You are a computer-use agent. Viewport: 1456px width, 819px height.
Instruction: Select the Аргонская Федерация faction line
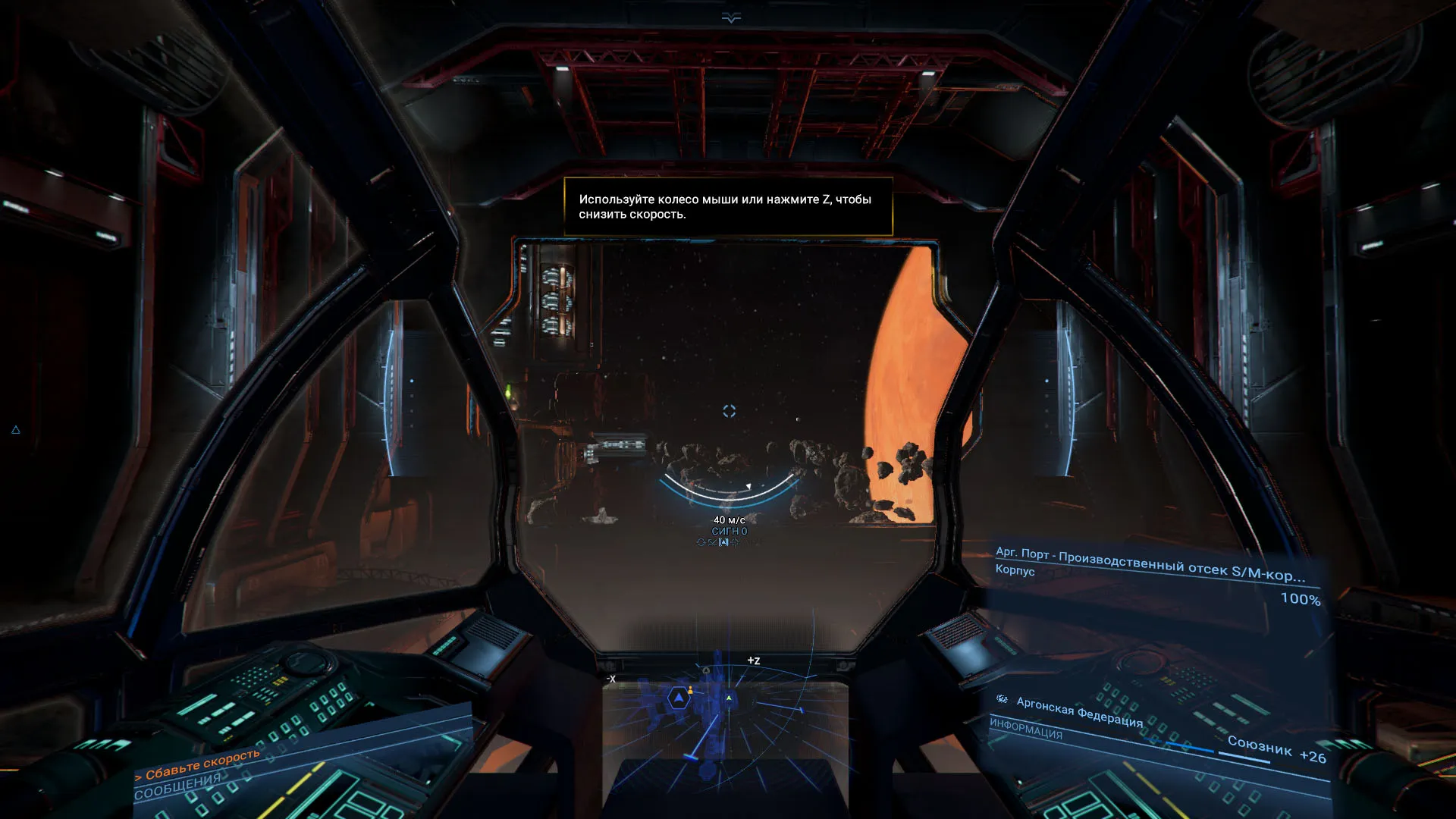tap(1079, 711)
